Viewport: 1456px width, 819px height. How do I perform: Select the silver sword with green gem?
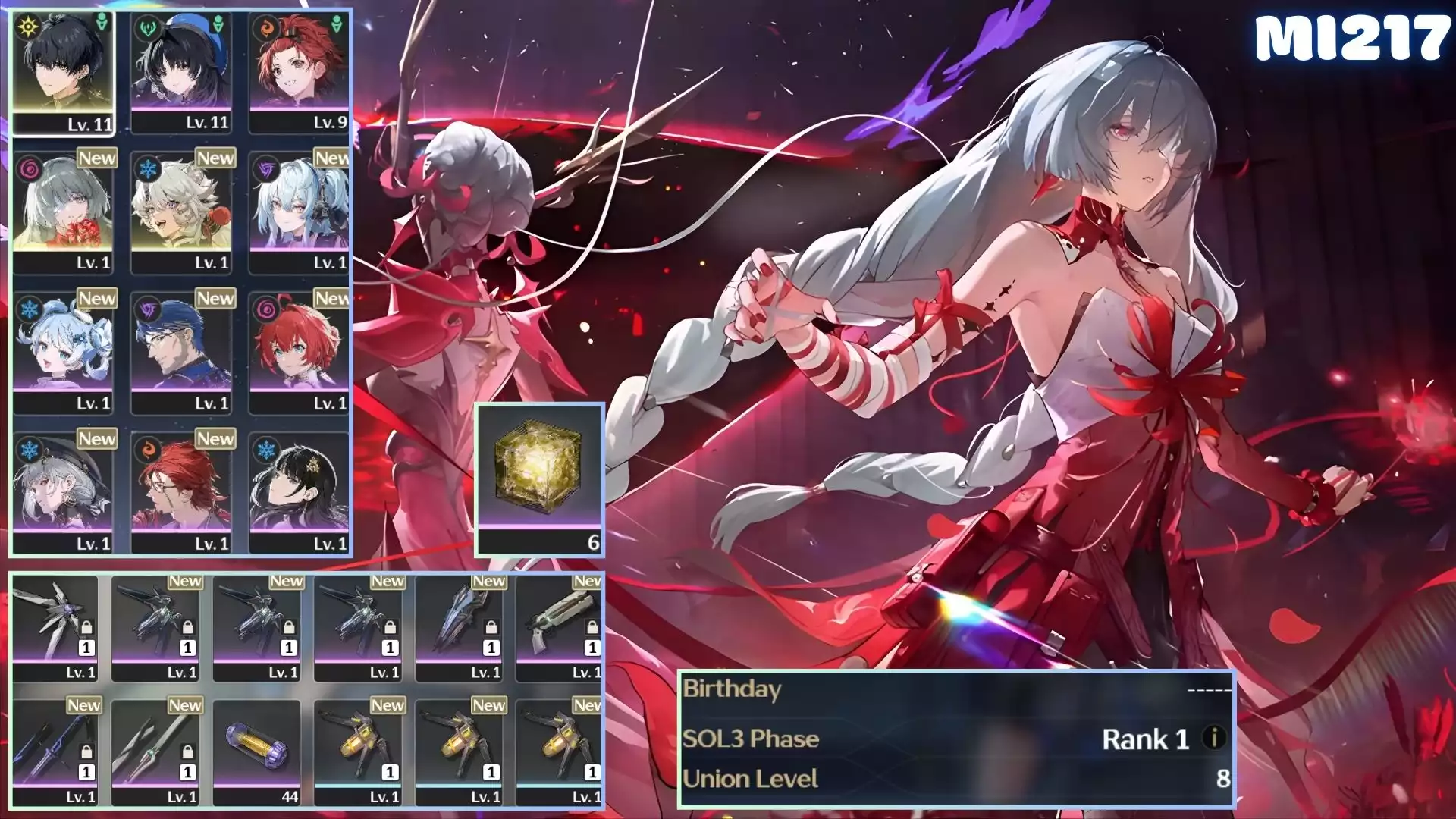pyautogui.click(x=155, y=752)
